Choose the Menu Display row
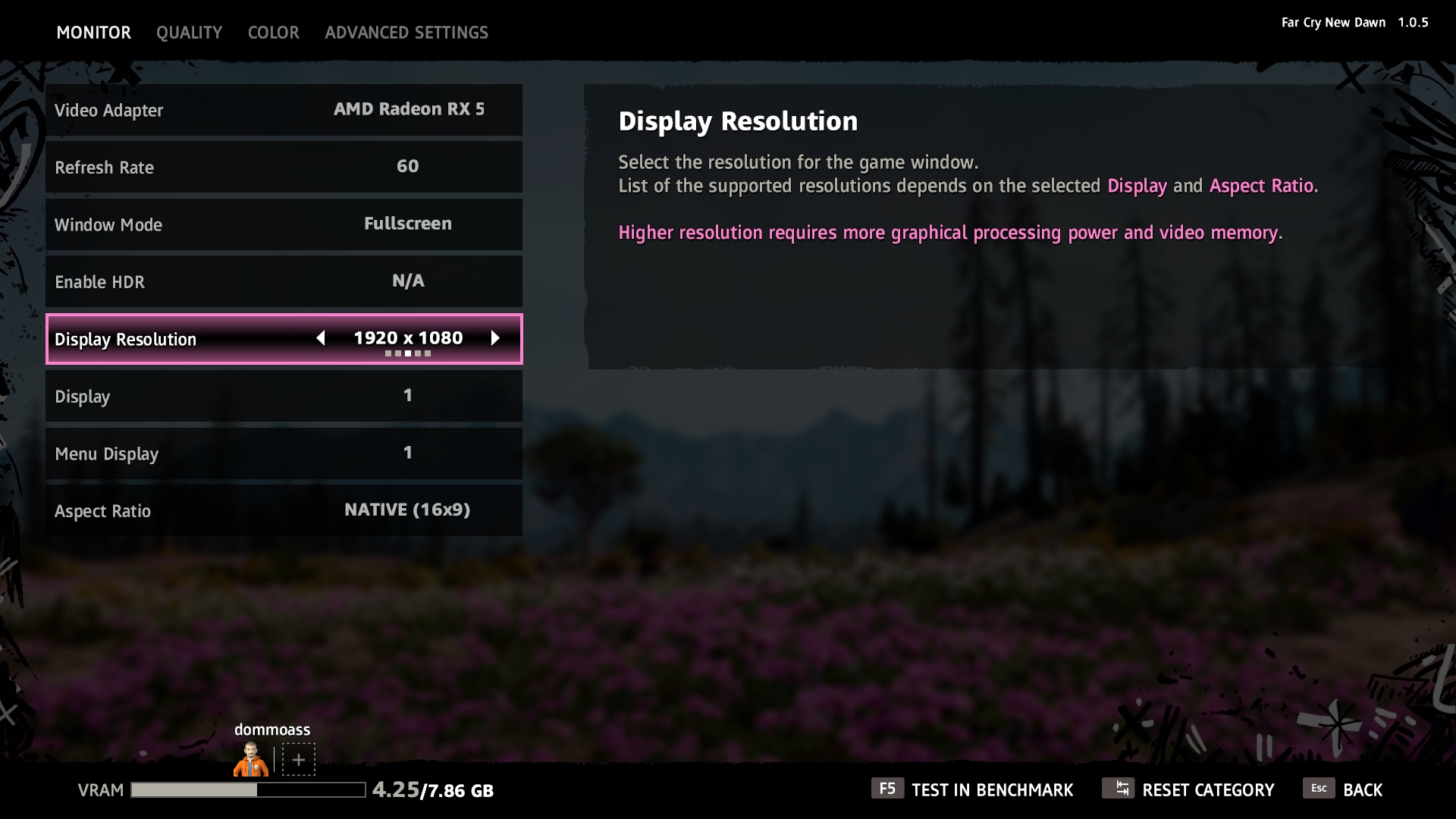The image size is (1456, 819). (284, 453)
